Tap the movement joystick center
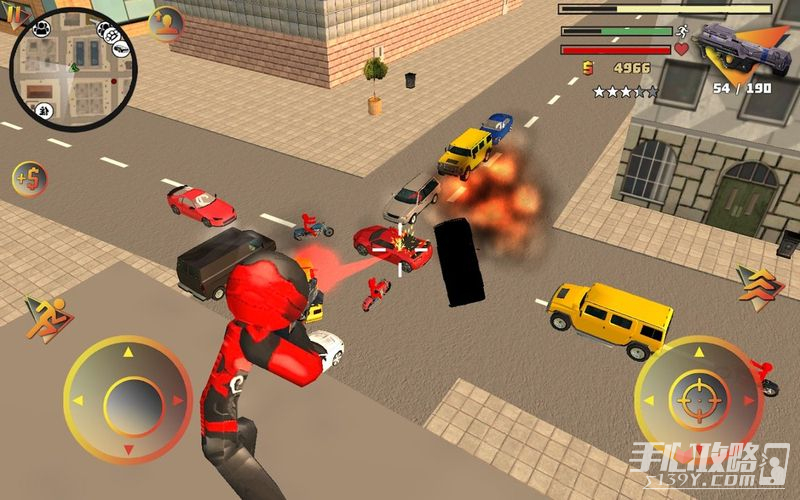This screenshot has width=800, height=500. (x=127, y=400)
